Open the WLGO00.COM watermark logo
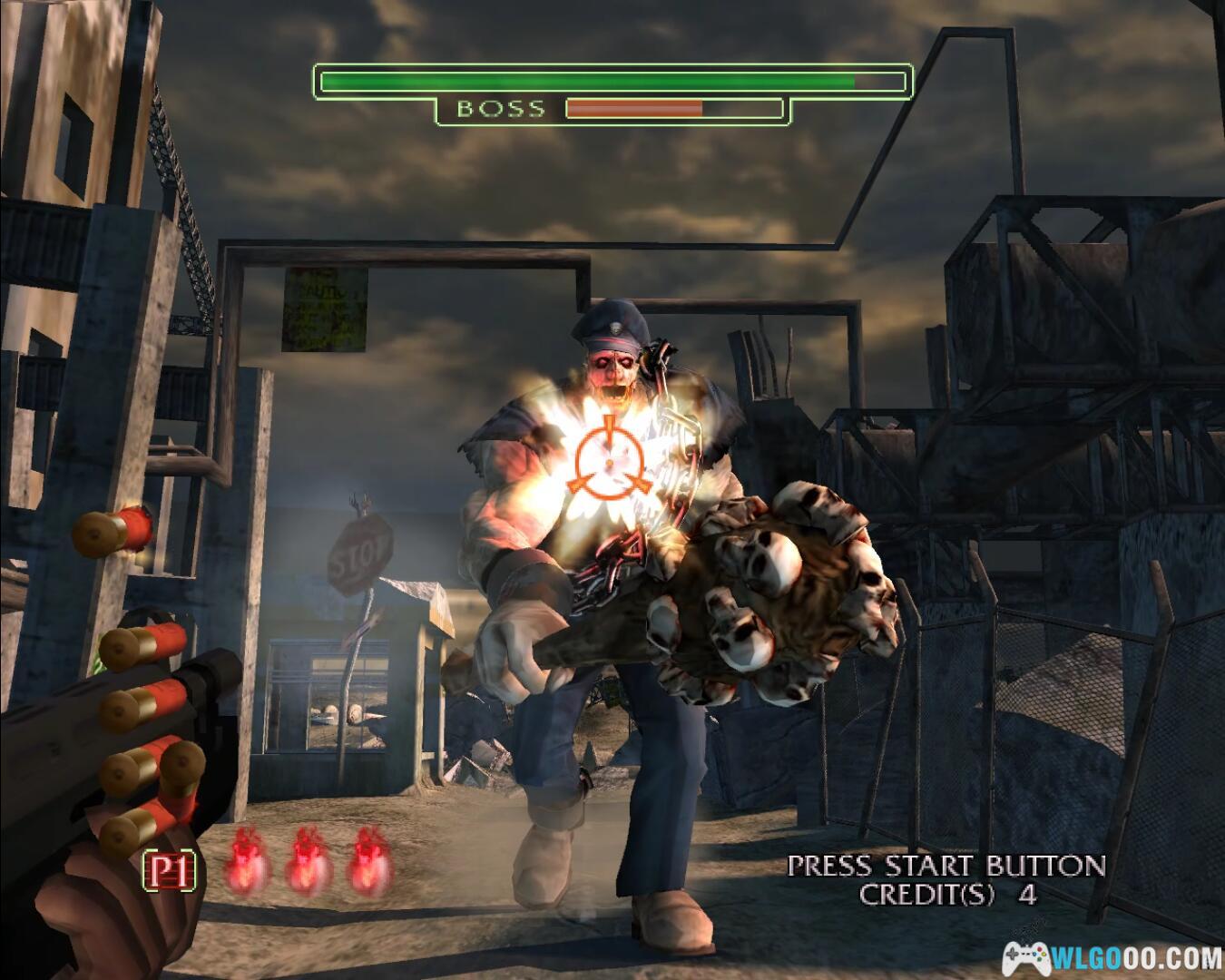1225x980 pixels. (x=1112, y=957)
